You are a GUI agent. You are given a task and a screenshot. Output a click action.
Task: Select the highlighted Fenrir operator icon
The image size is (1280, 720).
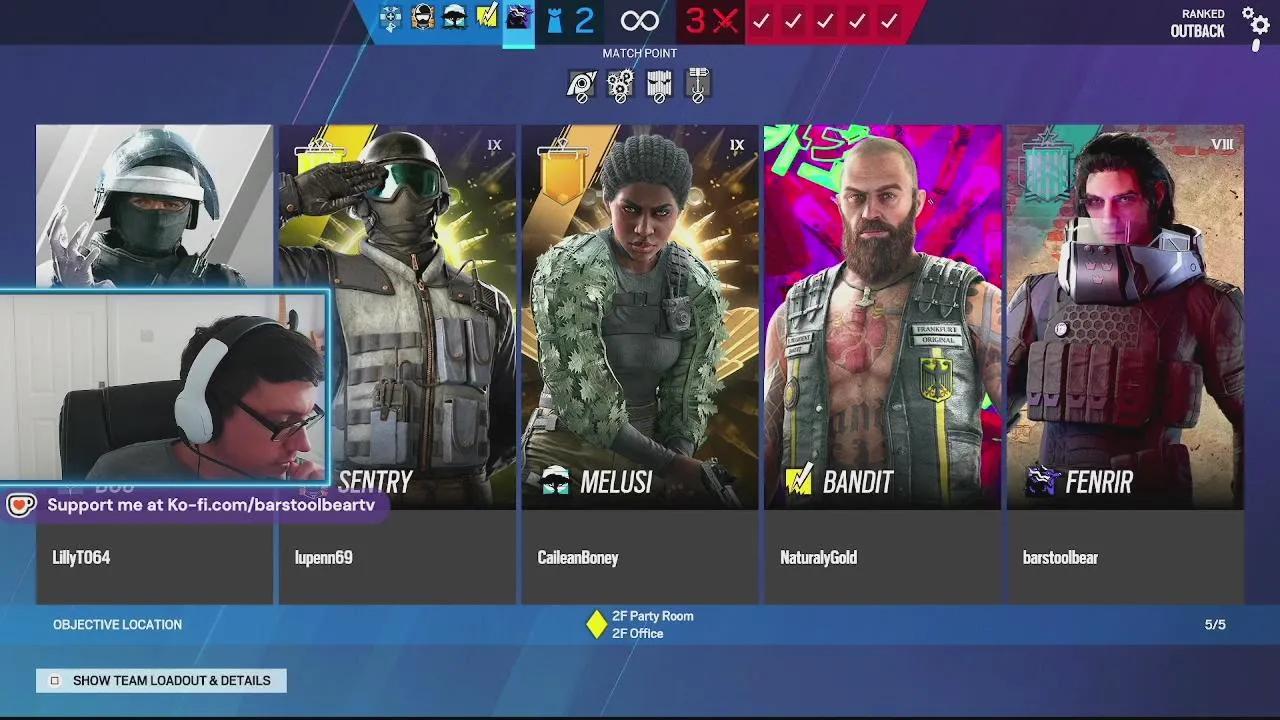point(518,20)
